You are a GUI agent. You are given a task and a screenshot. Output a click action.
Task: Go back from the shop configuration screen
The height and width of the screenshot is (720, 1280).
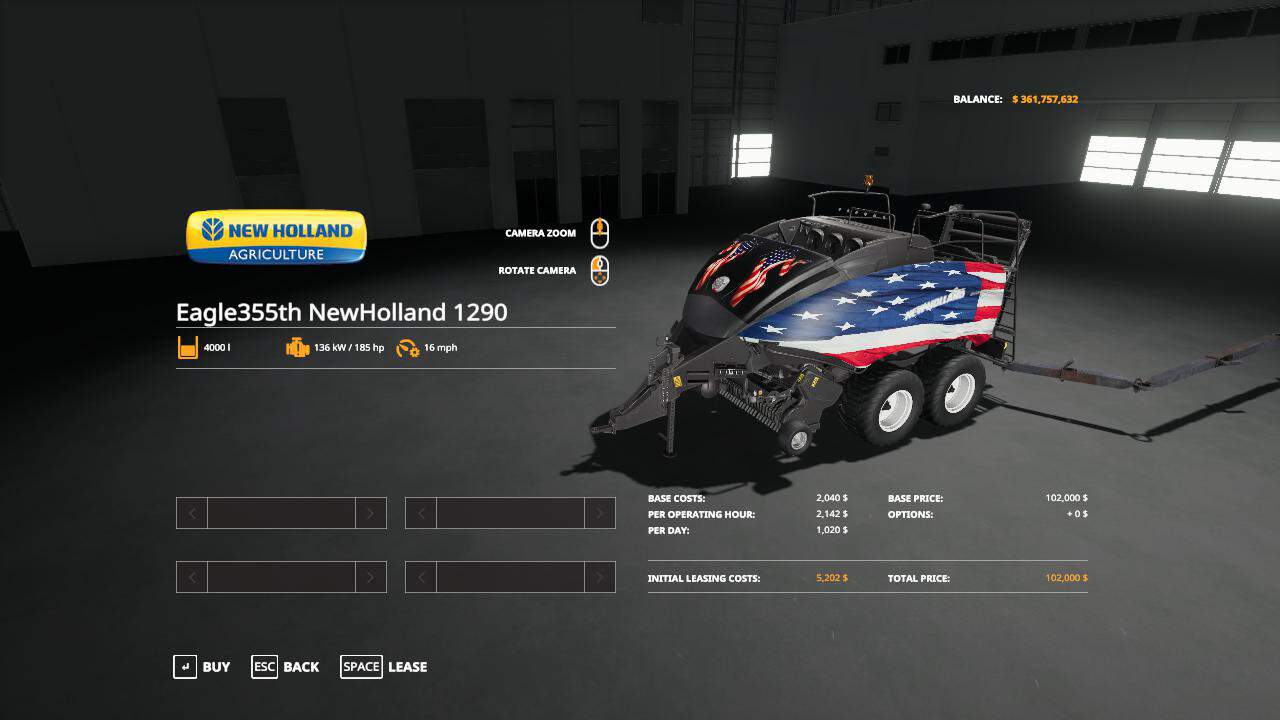pyautogui.click(x=286, y=667)
